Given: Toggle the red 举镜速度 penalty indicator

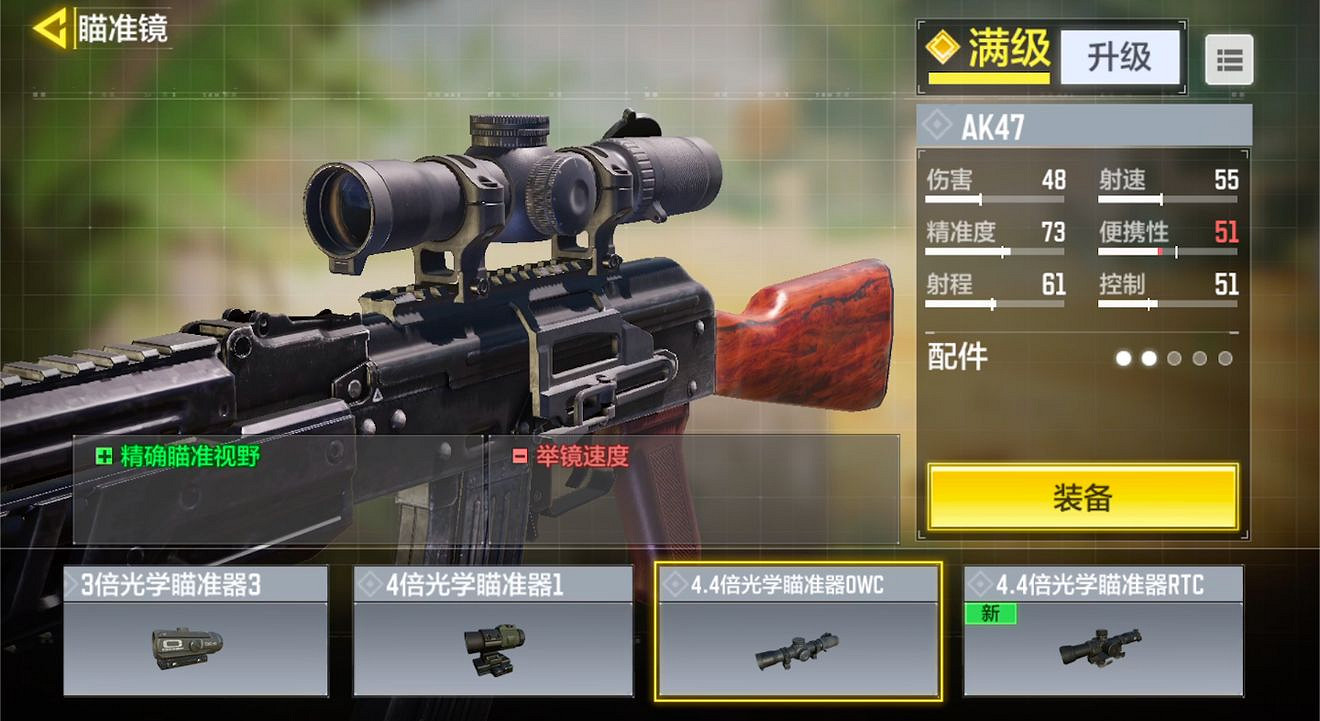Looking at the screenshot, I should click(x=520, y=452).
